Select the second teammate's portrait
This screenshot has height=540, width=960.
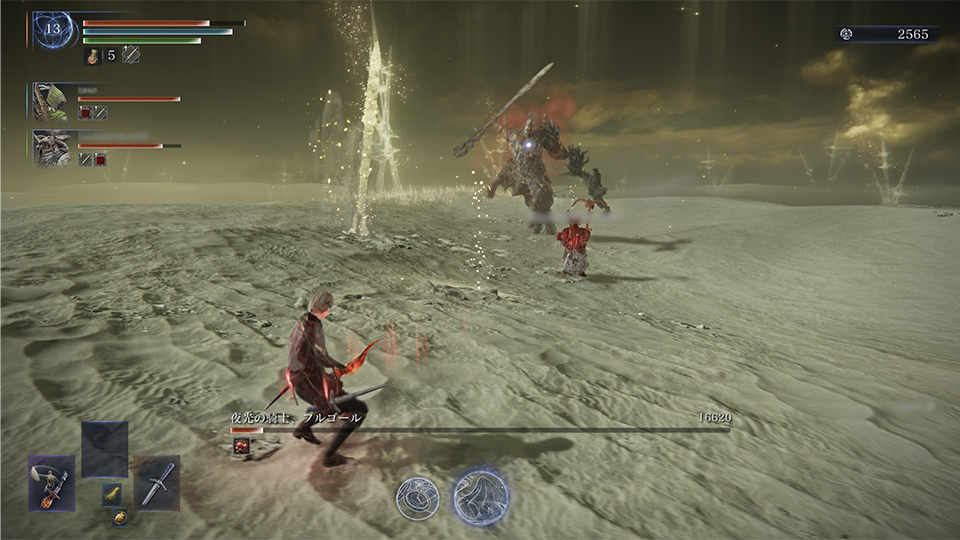click(x=50, y=148)
